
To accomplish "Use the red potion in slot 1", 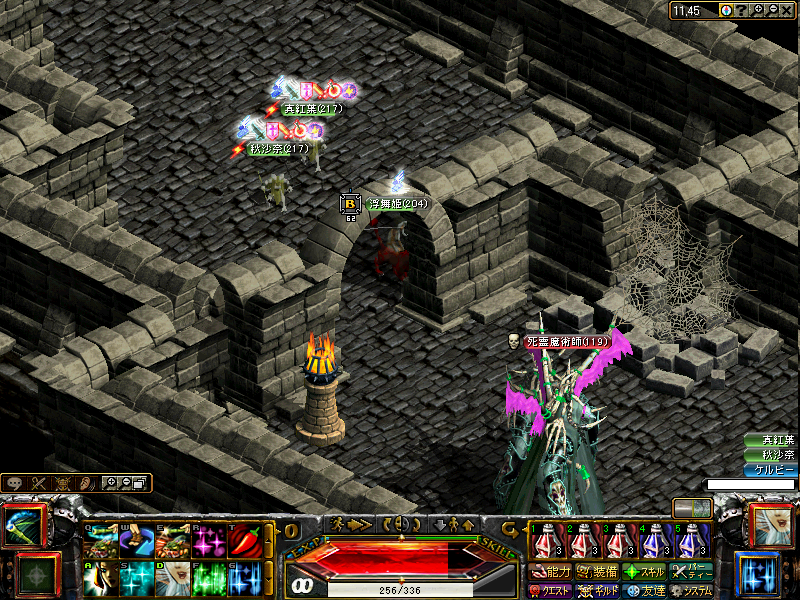I will point(543,541).
